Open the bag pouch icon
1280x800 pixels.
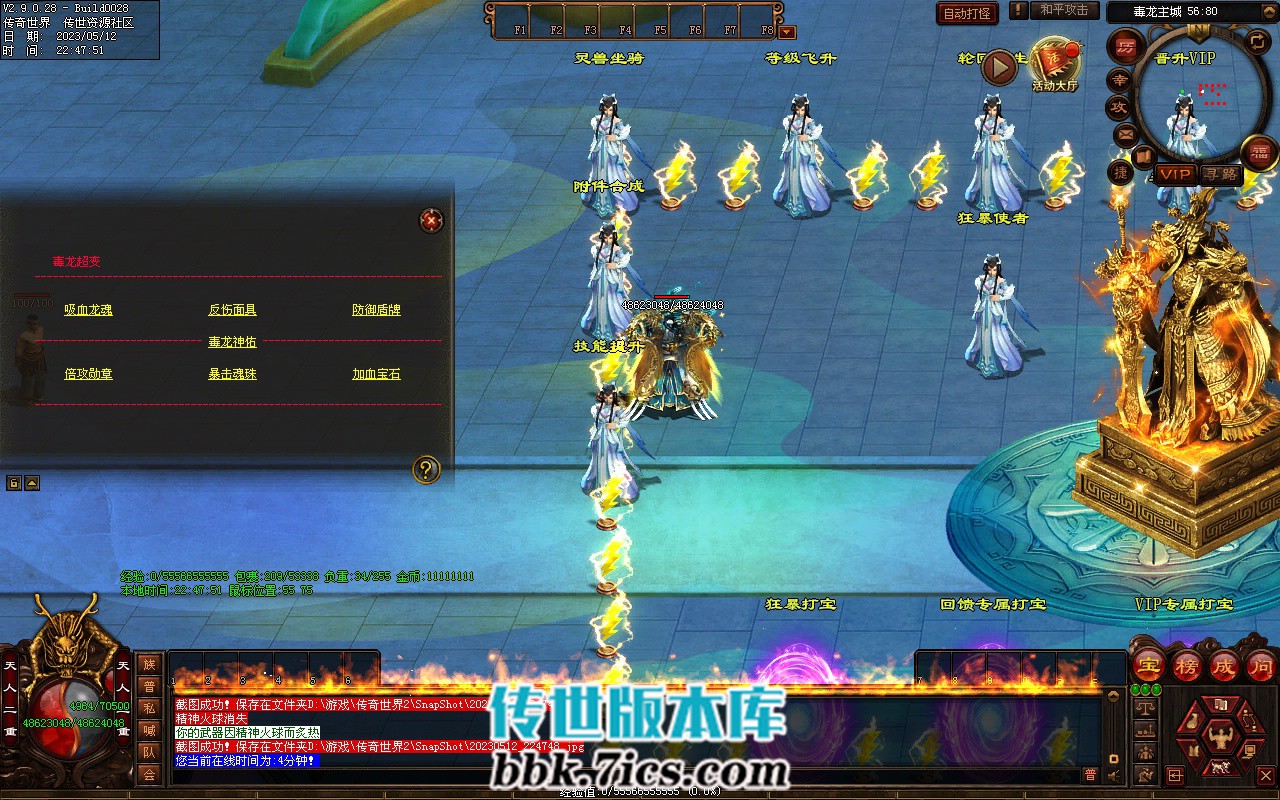pyautogui.click(x=1193, y=723)
